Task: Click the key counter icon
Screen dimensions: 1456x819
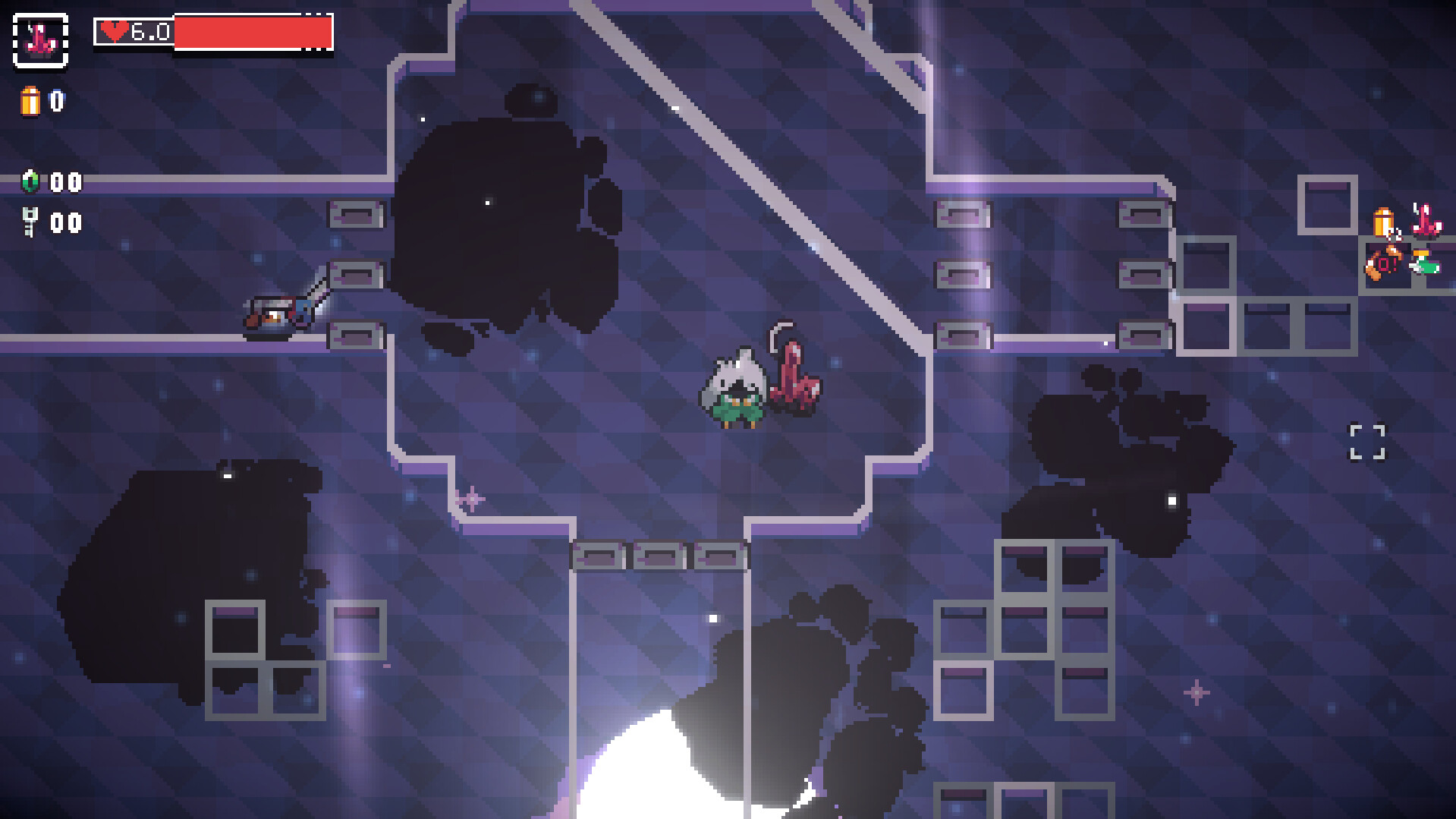Action: [x=29, y=222]
